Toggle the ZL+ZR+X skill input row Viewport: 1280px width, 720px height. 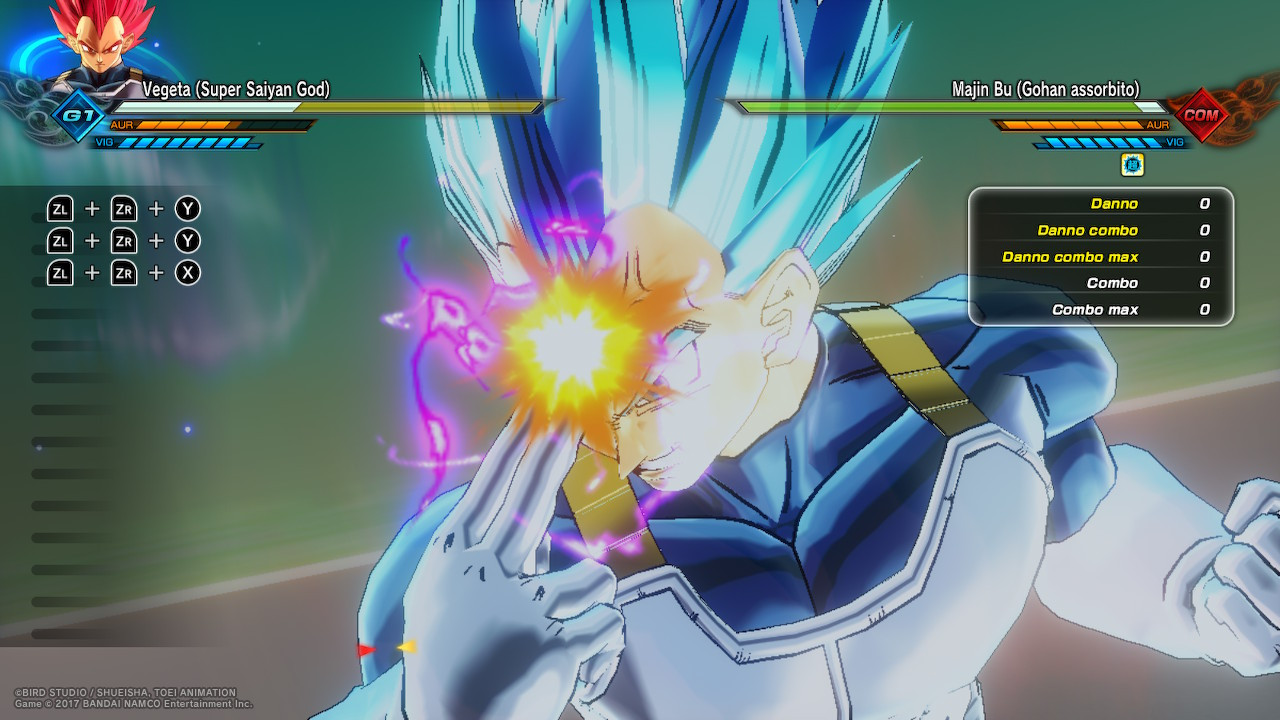(122, 272)
